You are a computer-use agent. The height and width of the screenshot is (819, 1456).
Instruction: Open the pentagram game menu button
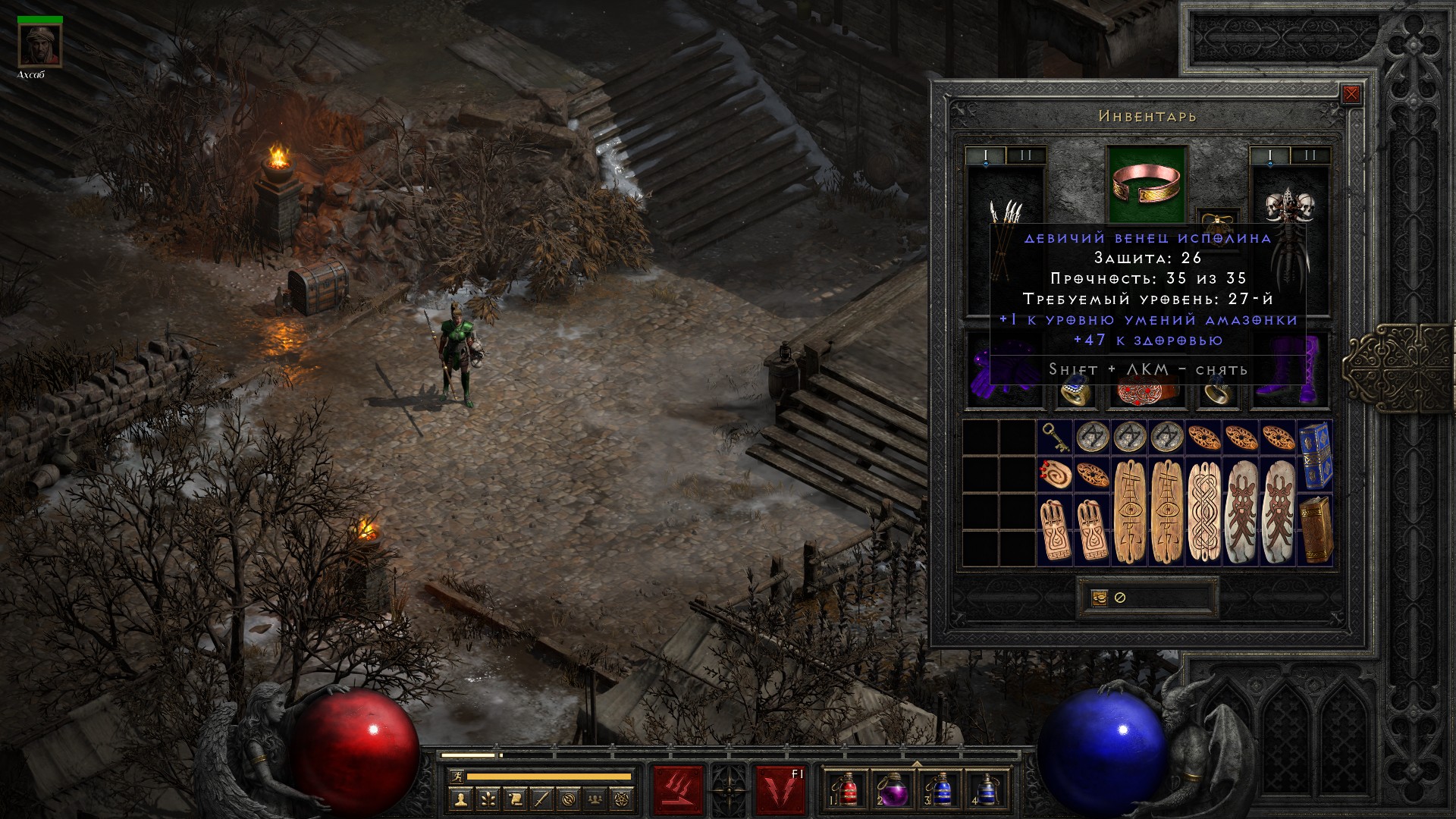[x=623, y=799]
